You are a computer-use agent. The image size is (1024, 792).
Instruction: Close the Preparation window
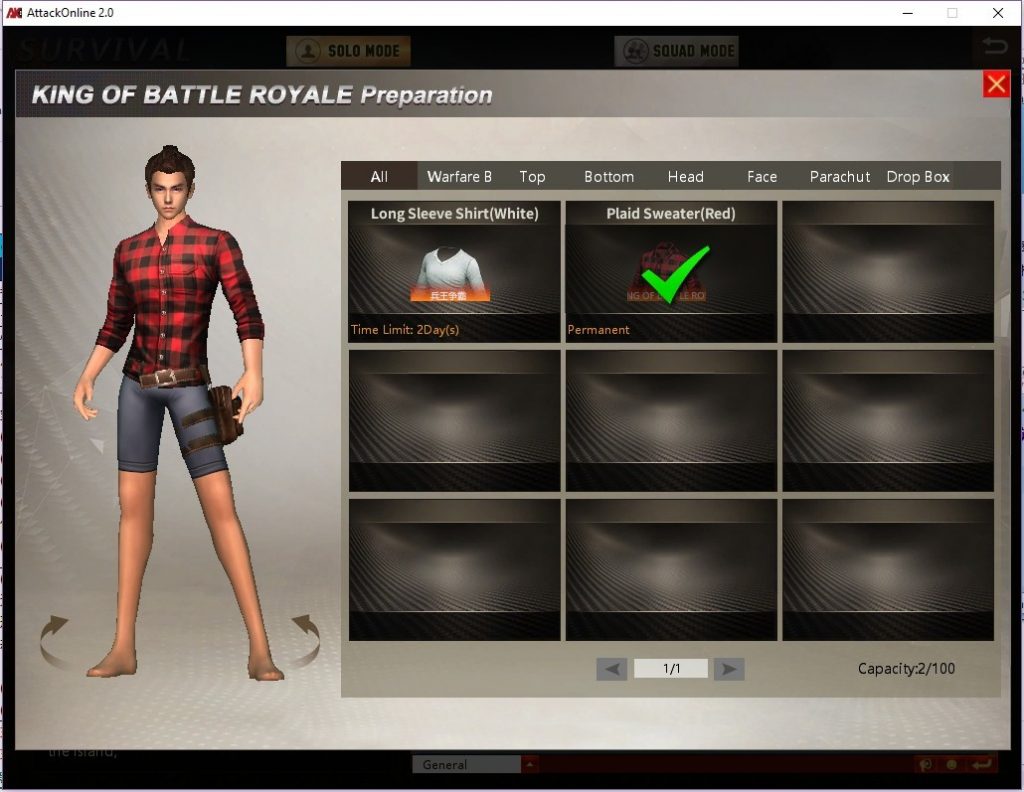tap(996, 84)
